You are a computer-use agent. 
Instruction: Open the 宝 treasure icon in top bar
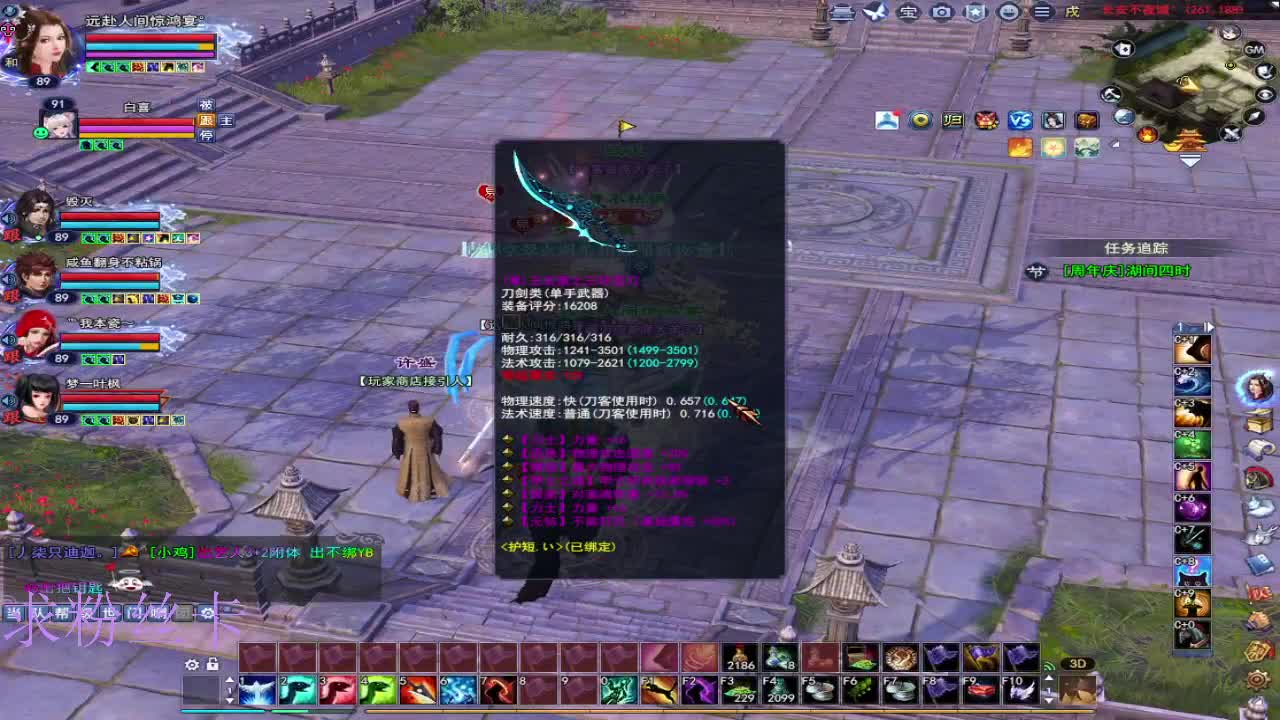(908, 13)
